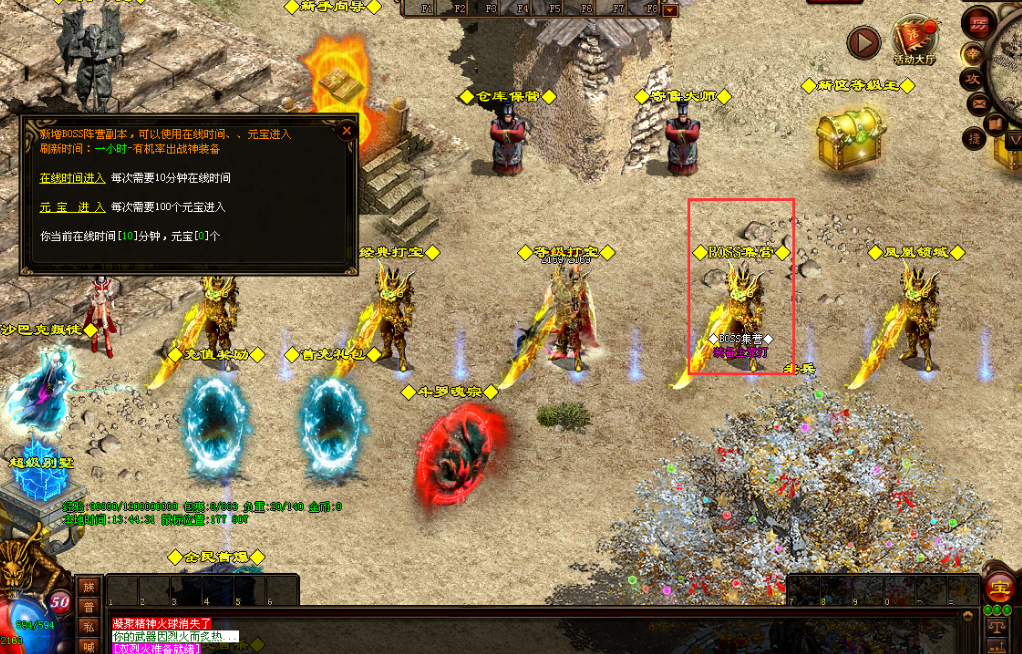Switch to the 族 chat channel
The height and width of the screenshot is (654, 1022).
click(89, 587)
